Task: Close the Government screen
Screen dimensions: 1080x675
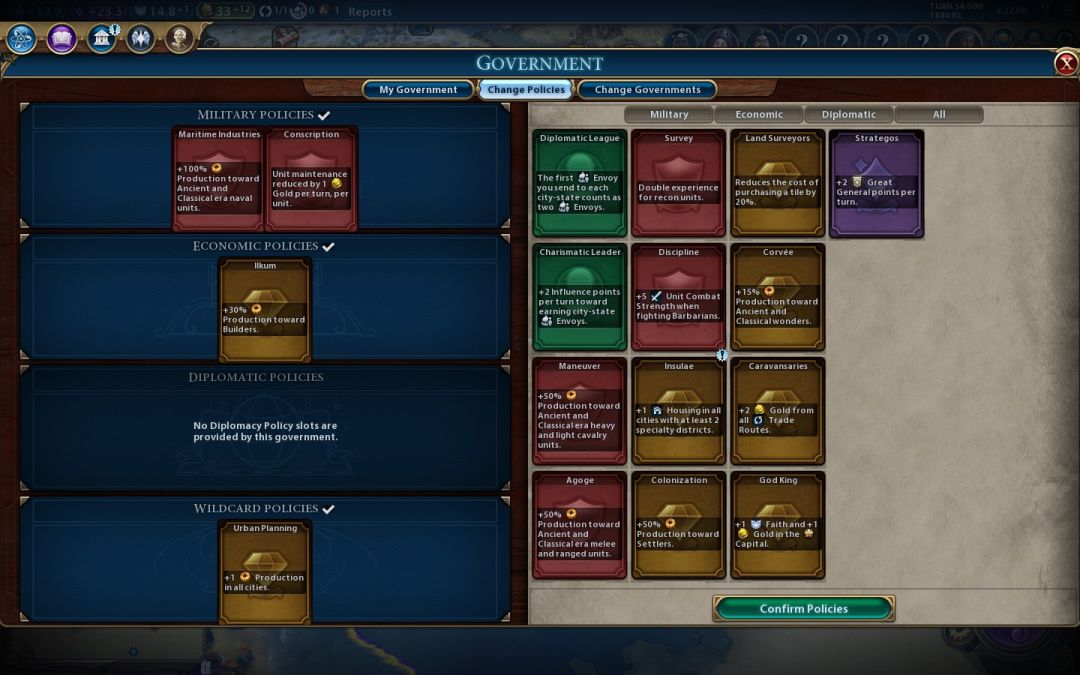Action: coord(1066,64)
